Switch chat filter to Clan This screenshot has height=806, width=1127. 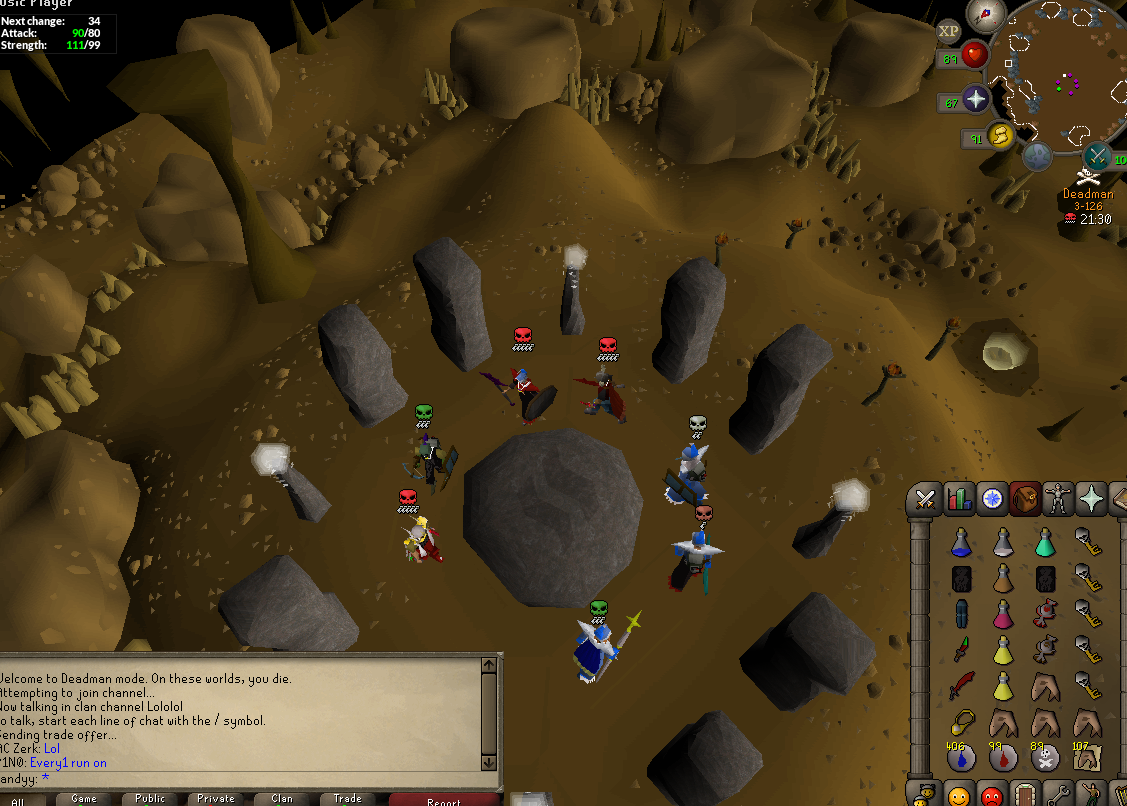click(x=282, y=799)
